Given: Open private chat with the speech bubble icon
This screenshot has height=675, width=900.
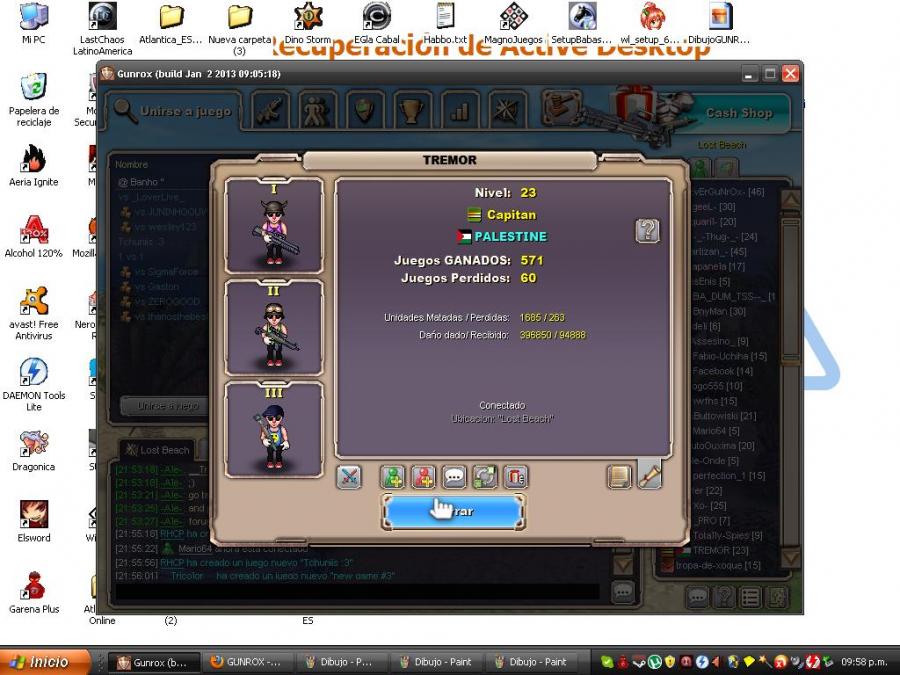Looking at the screenshot, I should coord(455,477).
